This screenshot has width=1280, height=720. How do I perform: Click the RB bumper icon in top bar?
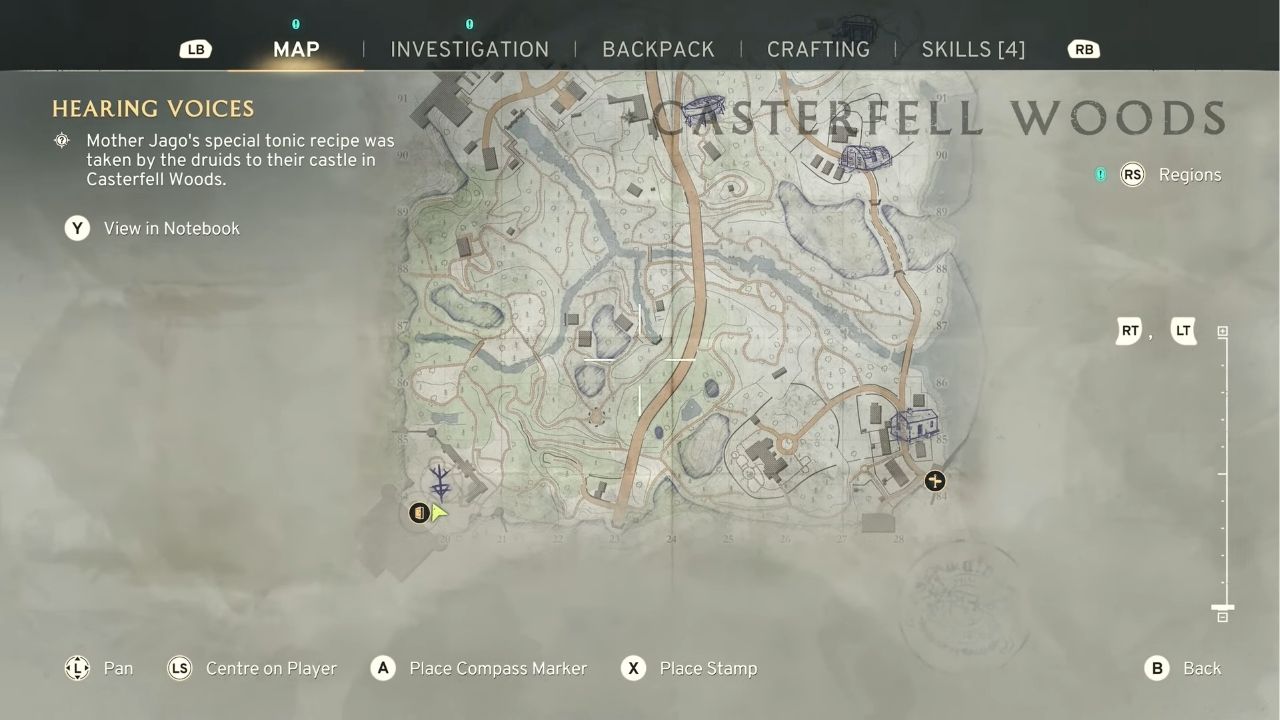pyautogui.click(x=1083, y=48)
